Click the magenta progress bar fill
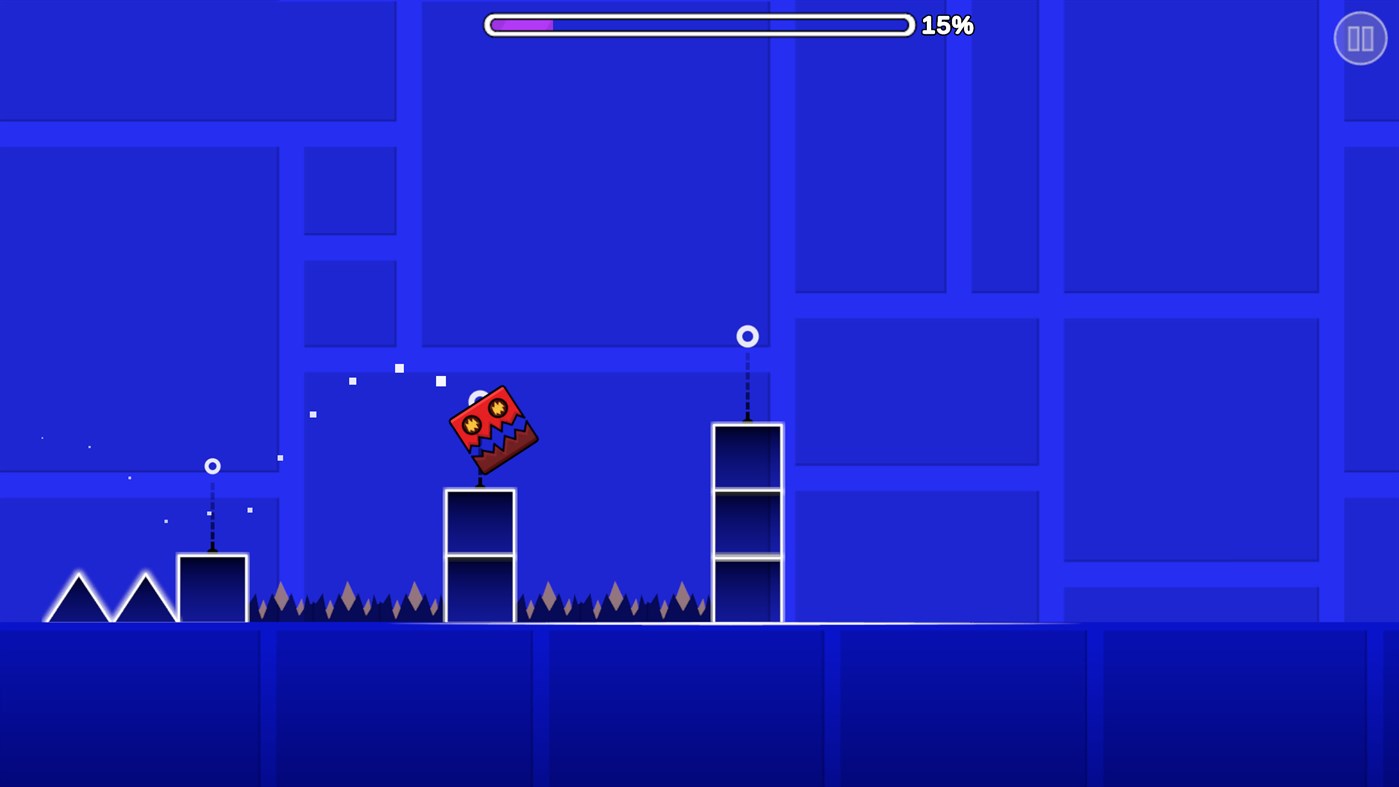 (x=522, y=24)
